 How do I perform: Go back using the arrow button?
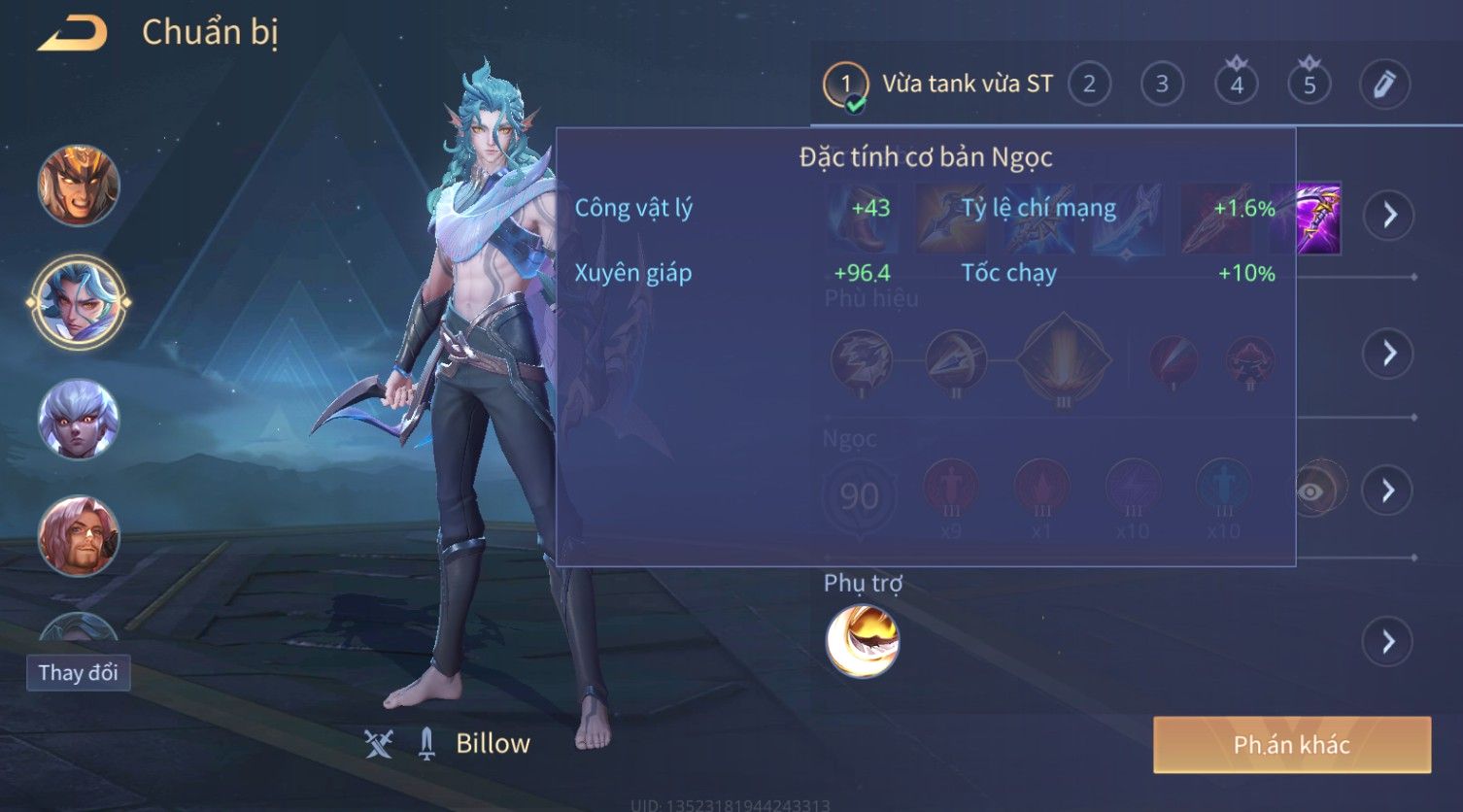[73, 34]
